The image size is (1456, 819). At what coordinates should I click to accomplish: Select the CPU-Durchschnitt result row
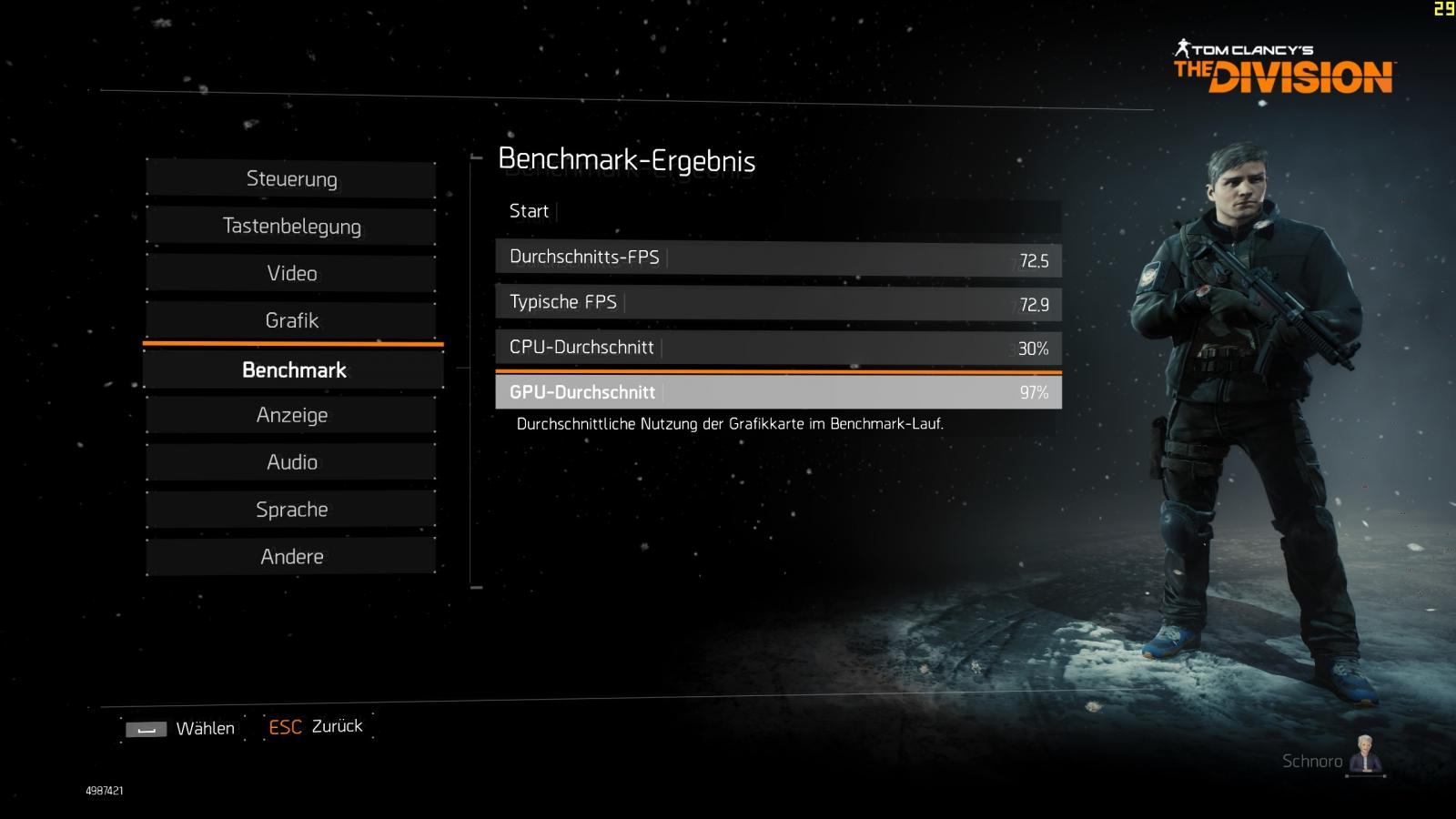[x=778, y=348]
